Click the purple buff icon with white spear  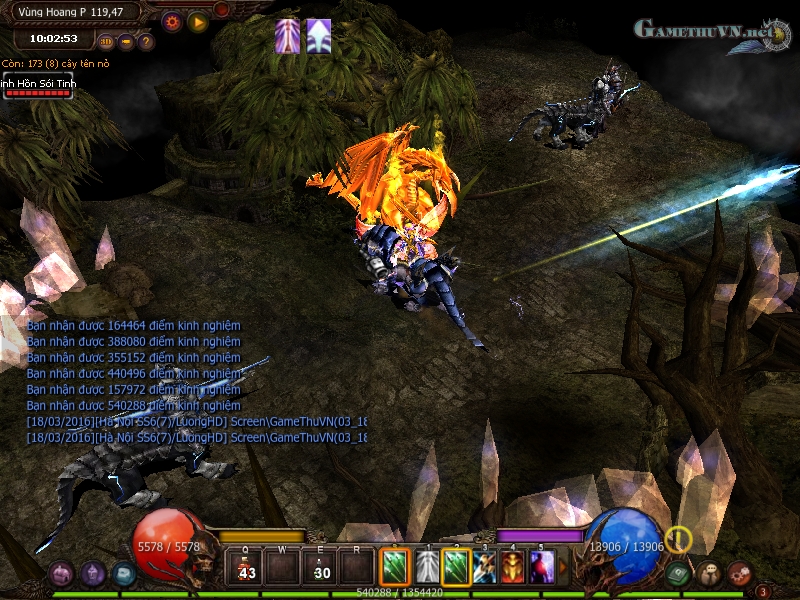click(x=288, y=35)
